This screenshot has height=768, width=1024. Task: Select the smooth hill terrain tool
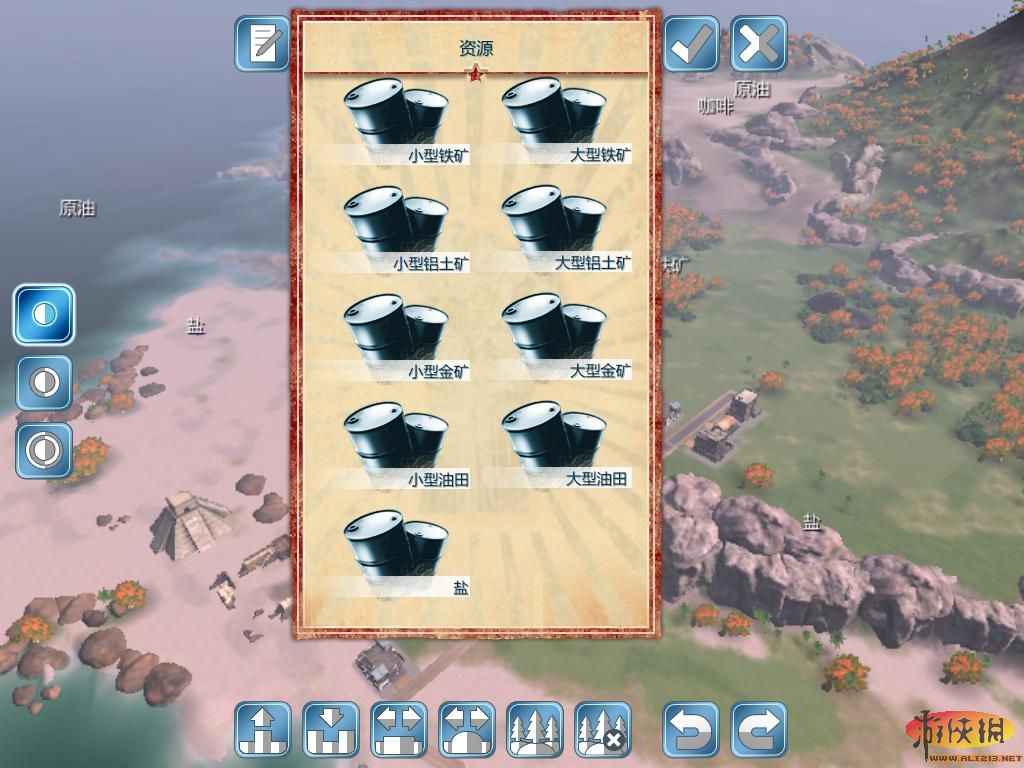pos(467,729)
